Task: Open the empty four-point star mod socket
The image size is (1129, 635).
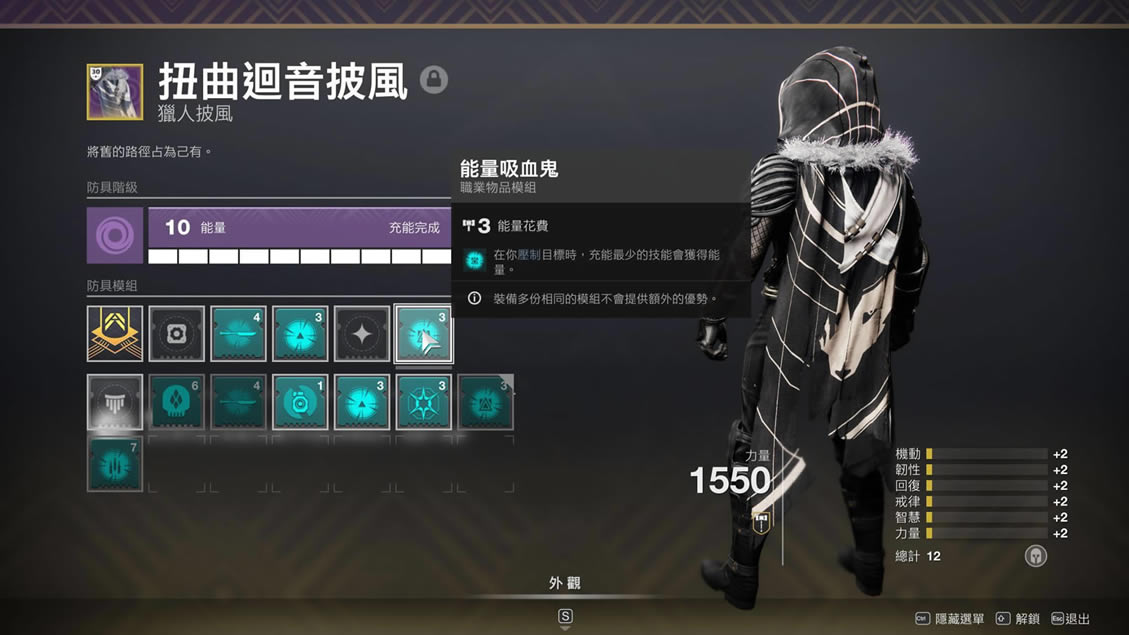Action: 362,334
